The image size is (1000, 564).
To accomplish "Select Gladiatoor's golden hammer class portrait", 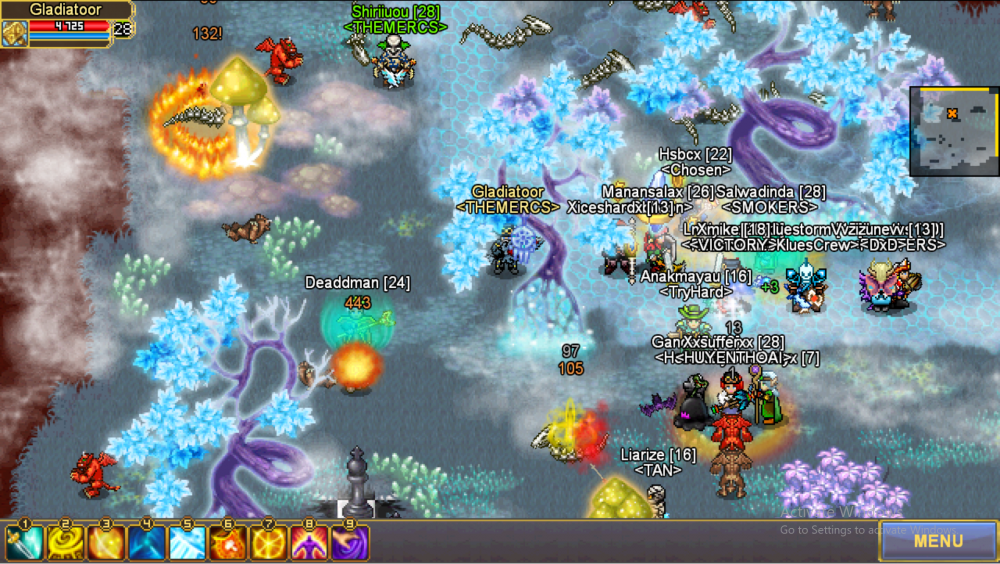I will point(14,33).
